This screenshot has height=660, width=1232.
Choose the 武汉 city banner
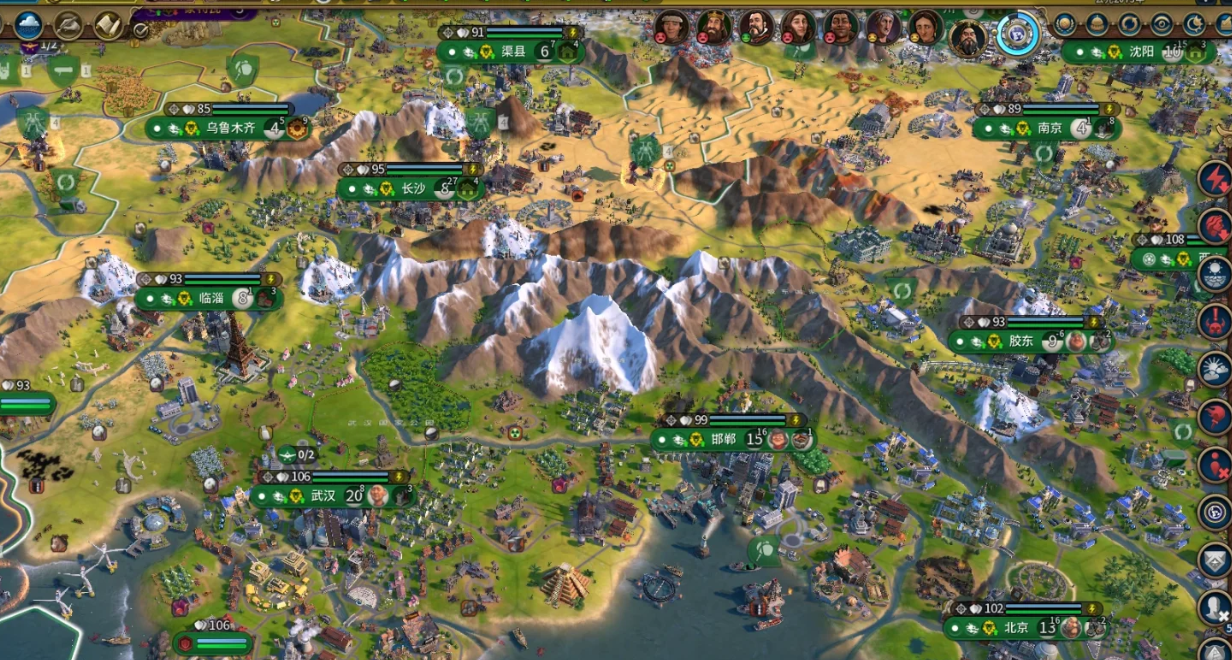pos(322,496)
